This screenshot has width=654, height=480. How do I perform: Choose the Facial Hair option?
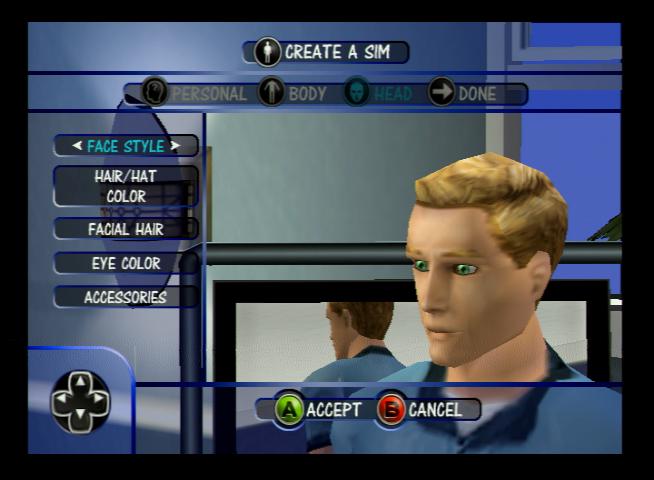(x=126, y=229)
